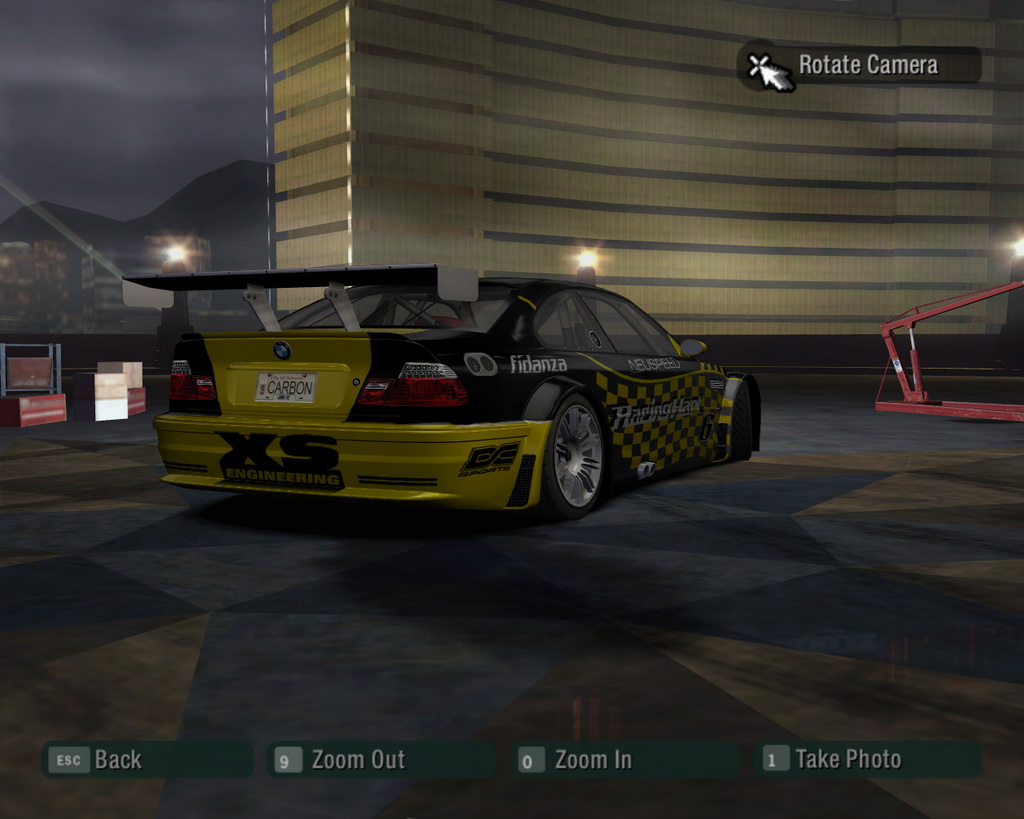Zoom out the camera view
This screenshot has height=819, width=1024.
[380, 760]
